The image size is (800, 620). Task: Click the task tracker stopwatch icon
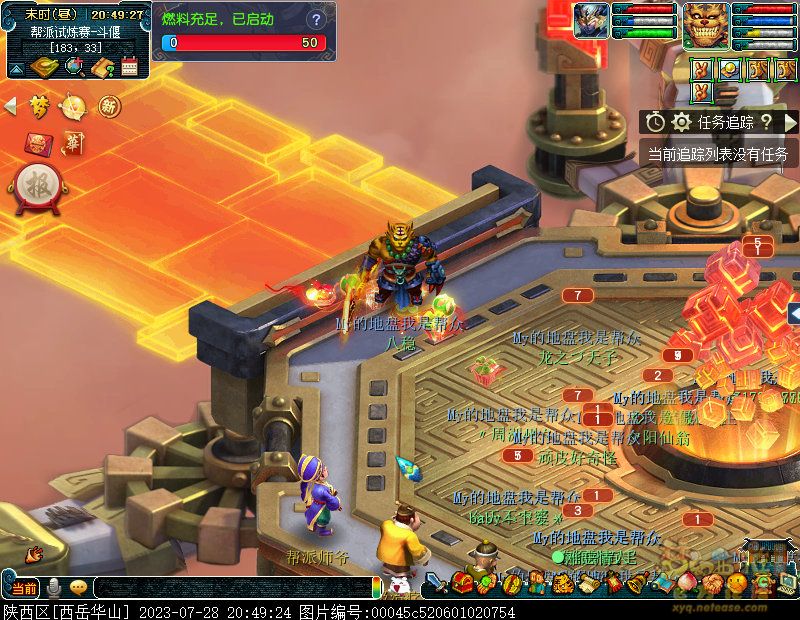(x=655, y=122)
